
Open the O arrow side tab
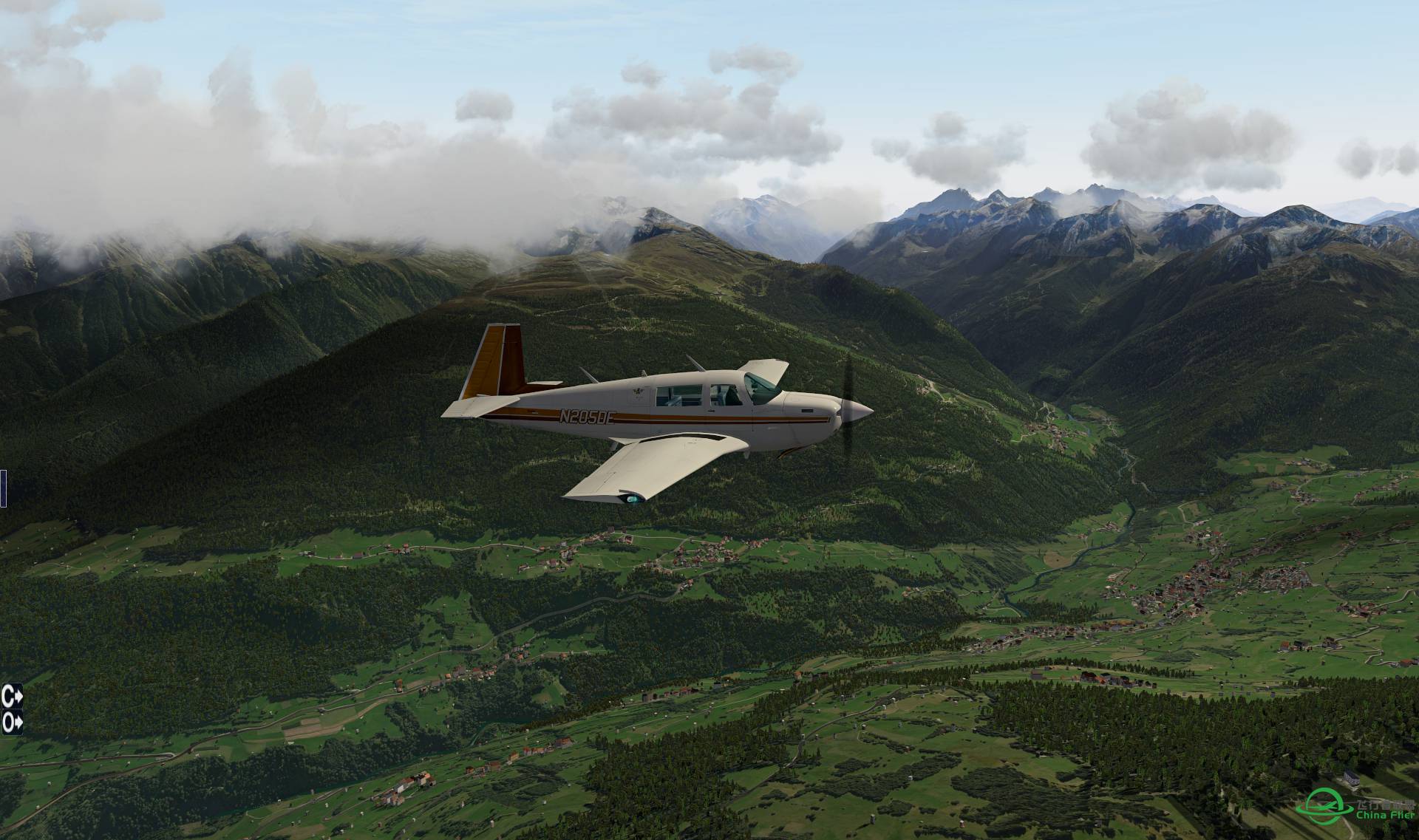click(11, 722)
